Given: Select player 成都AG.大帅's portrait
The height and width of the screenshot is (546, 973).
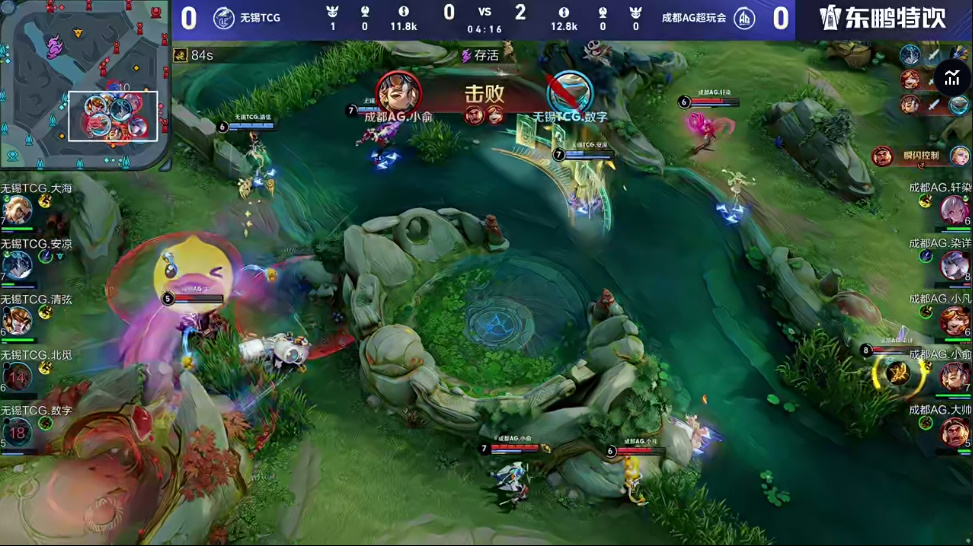Looking at the screenshot, I should point(955,431).
